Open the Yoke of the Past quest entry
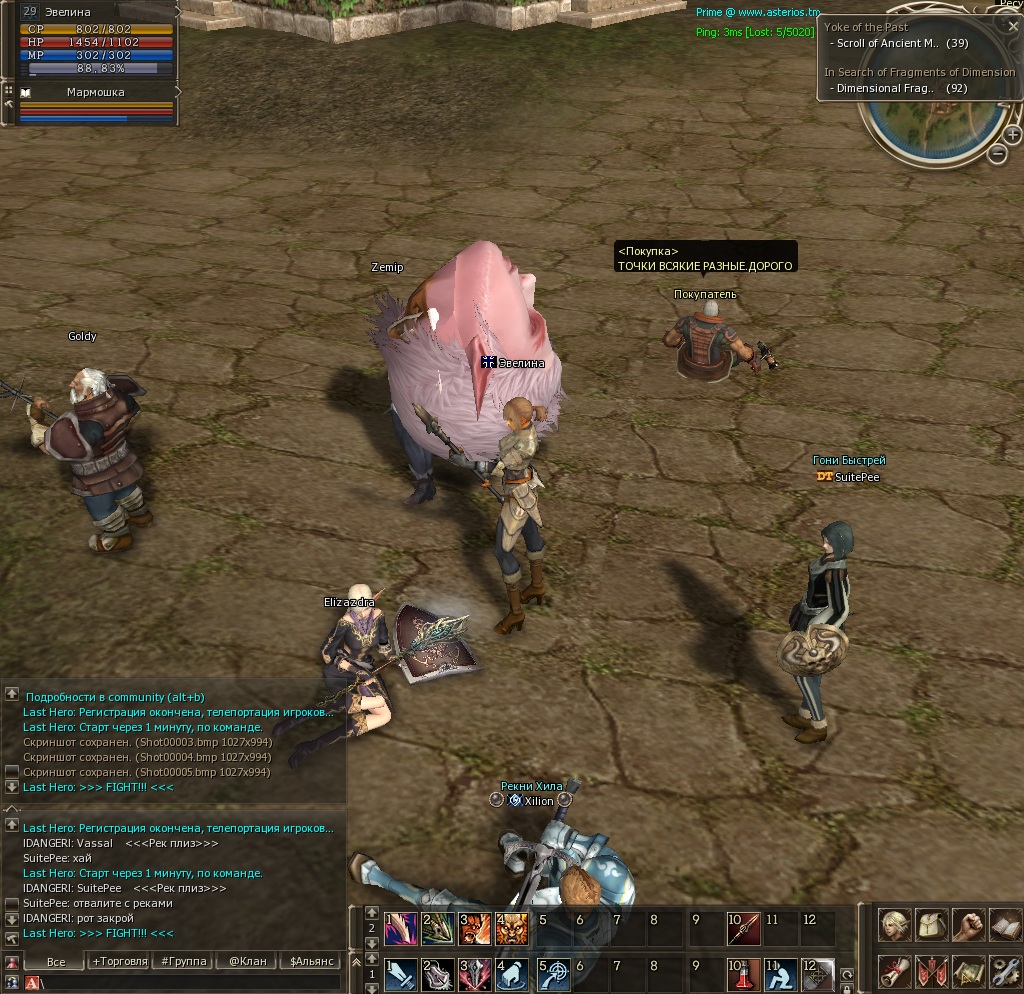The image size is (1024, 994). (866, 27)
